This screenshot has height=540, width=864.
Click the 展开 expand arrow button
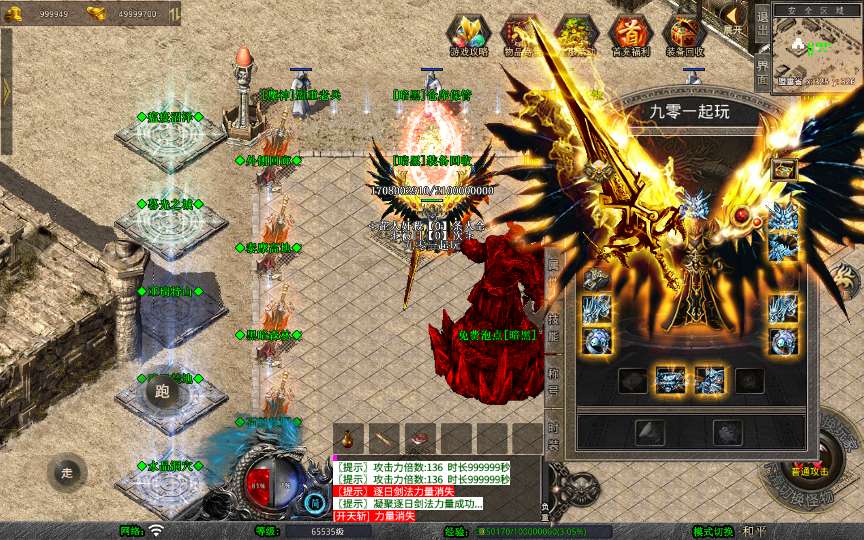(734, 17)
